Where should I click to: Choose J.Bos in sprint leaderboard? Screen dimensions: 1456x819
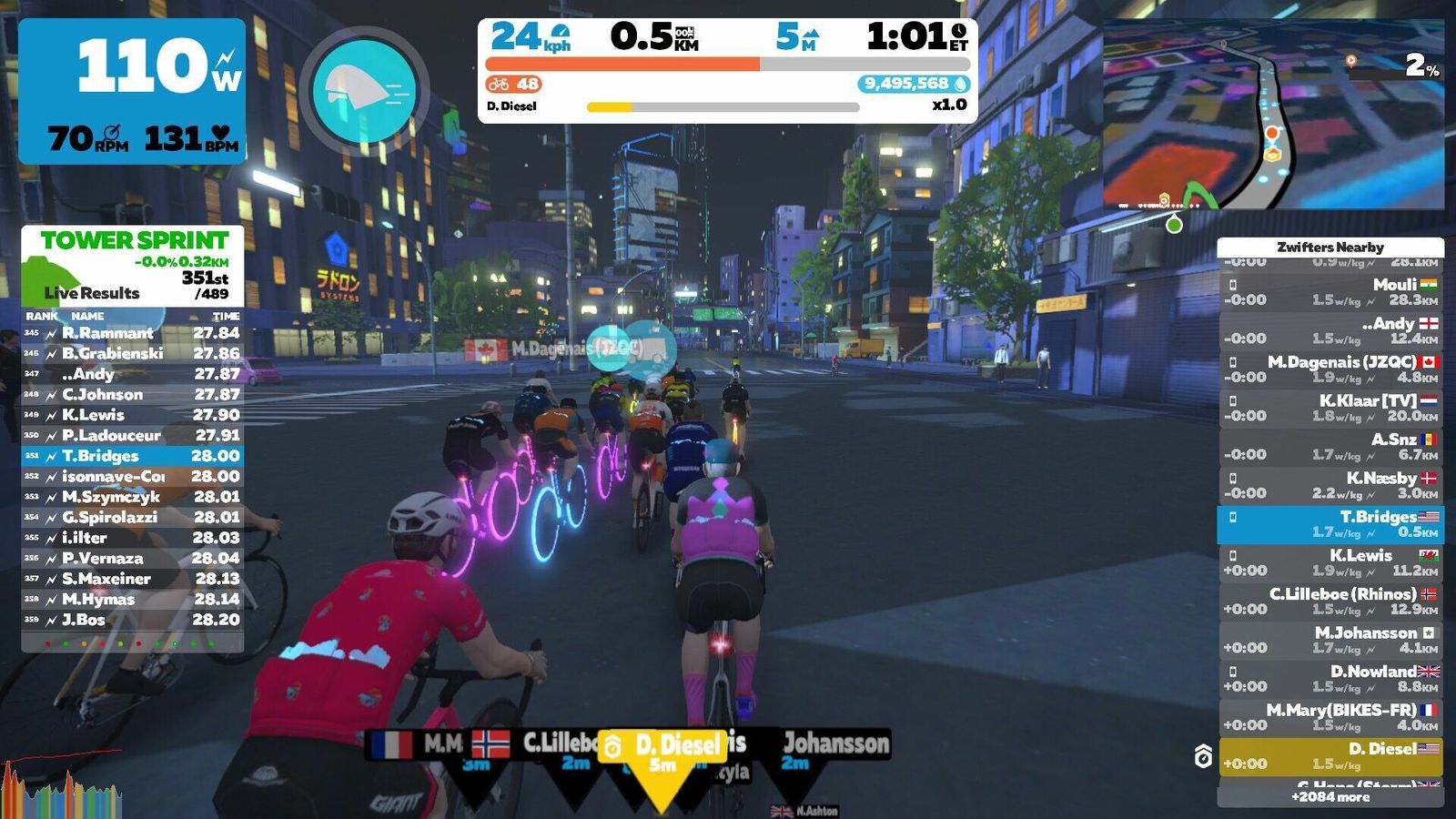coord(133,620)
